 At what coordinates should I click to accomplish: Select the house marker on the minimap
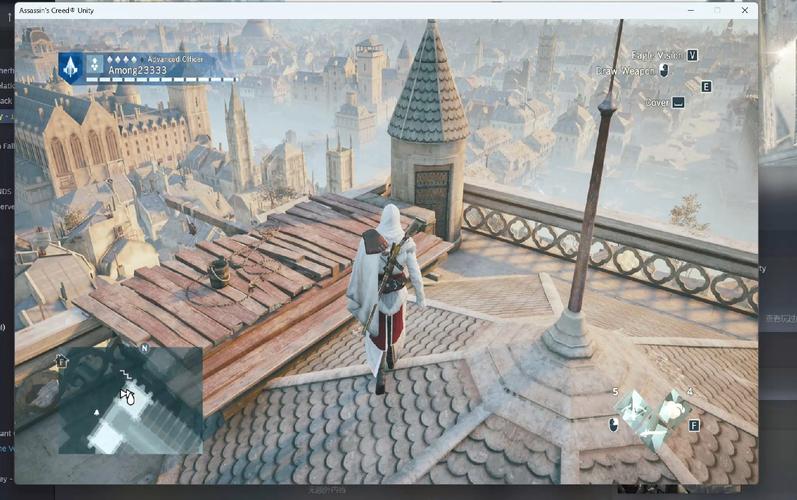pyautogui.click(x=62, y=361)
